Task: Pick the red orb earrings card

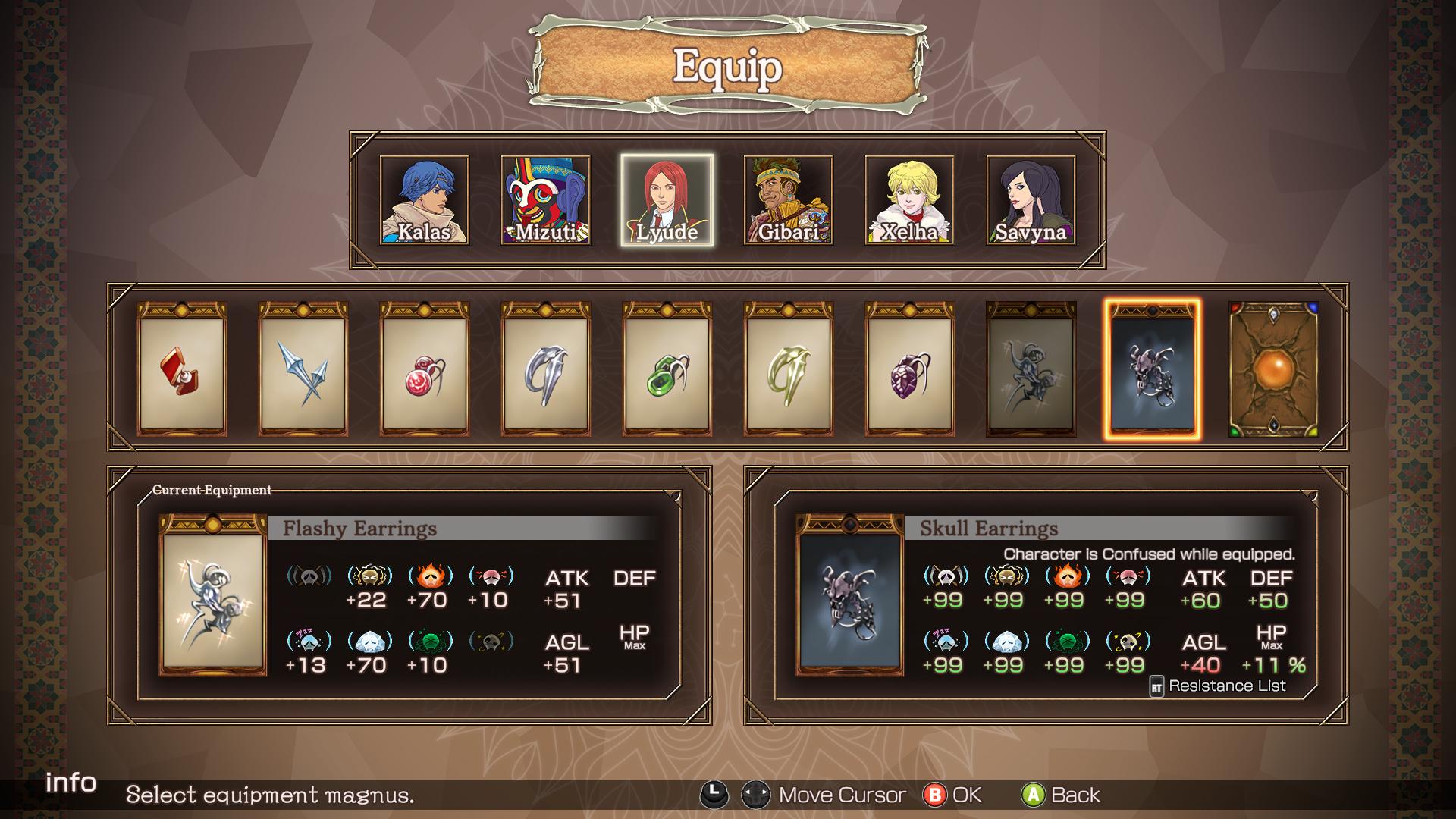Action: [x=425, y=370]
